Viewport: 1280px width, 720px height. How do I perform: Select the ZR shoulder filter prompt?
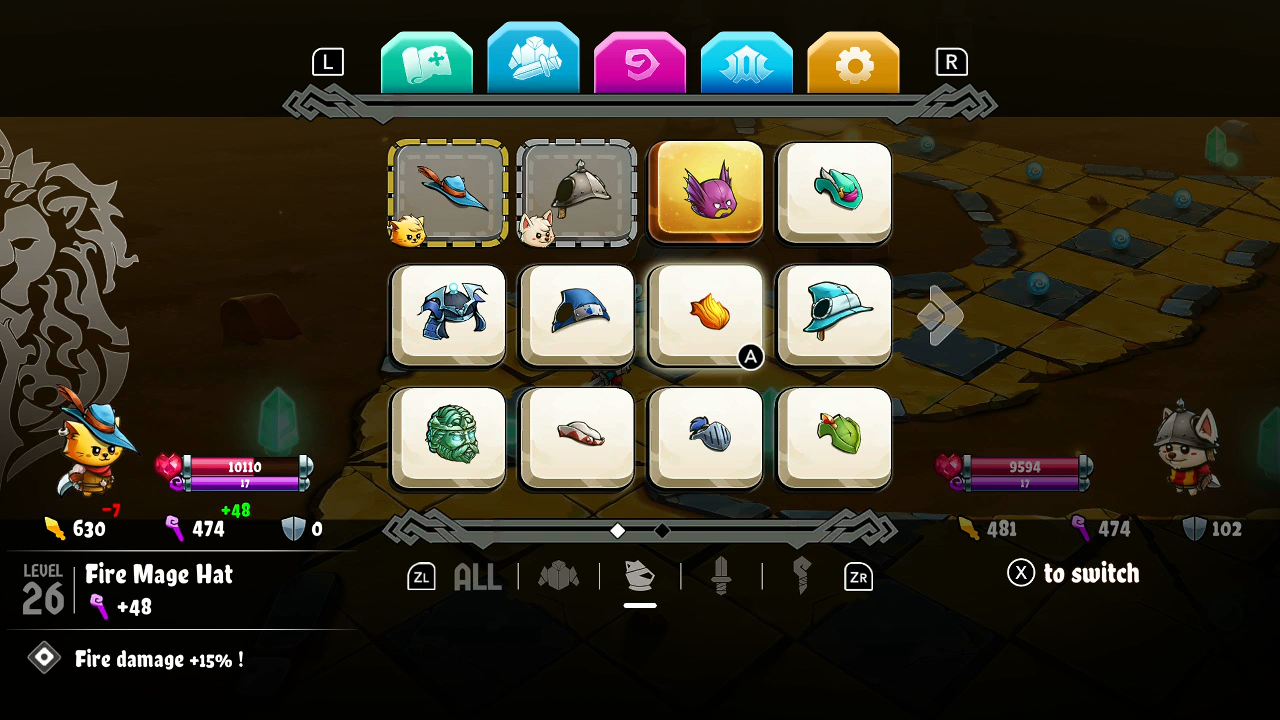pos(857,576)
